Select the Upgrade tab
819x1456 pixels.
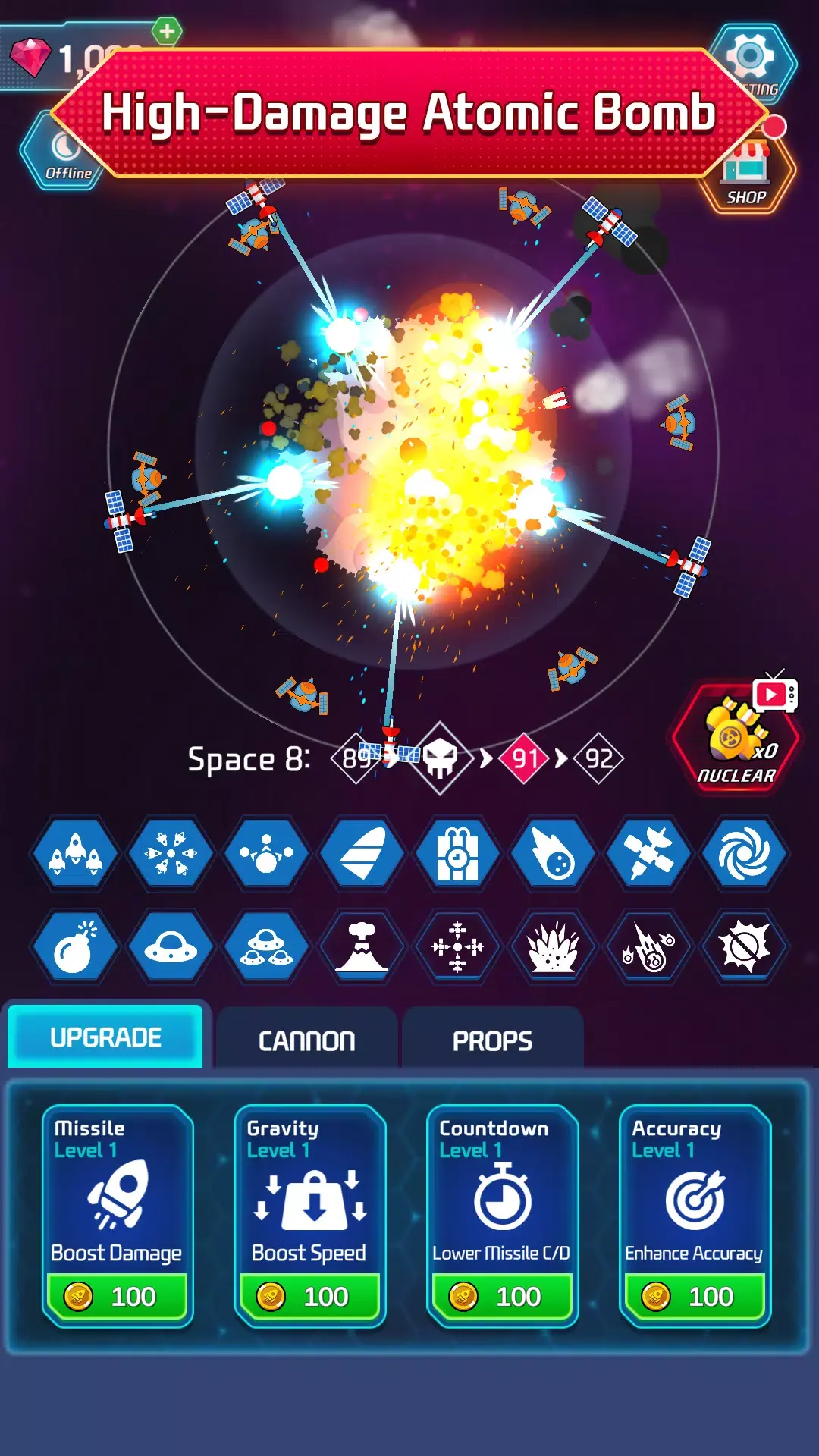pyautogui.click(x=105, y=1037)
